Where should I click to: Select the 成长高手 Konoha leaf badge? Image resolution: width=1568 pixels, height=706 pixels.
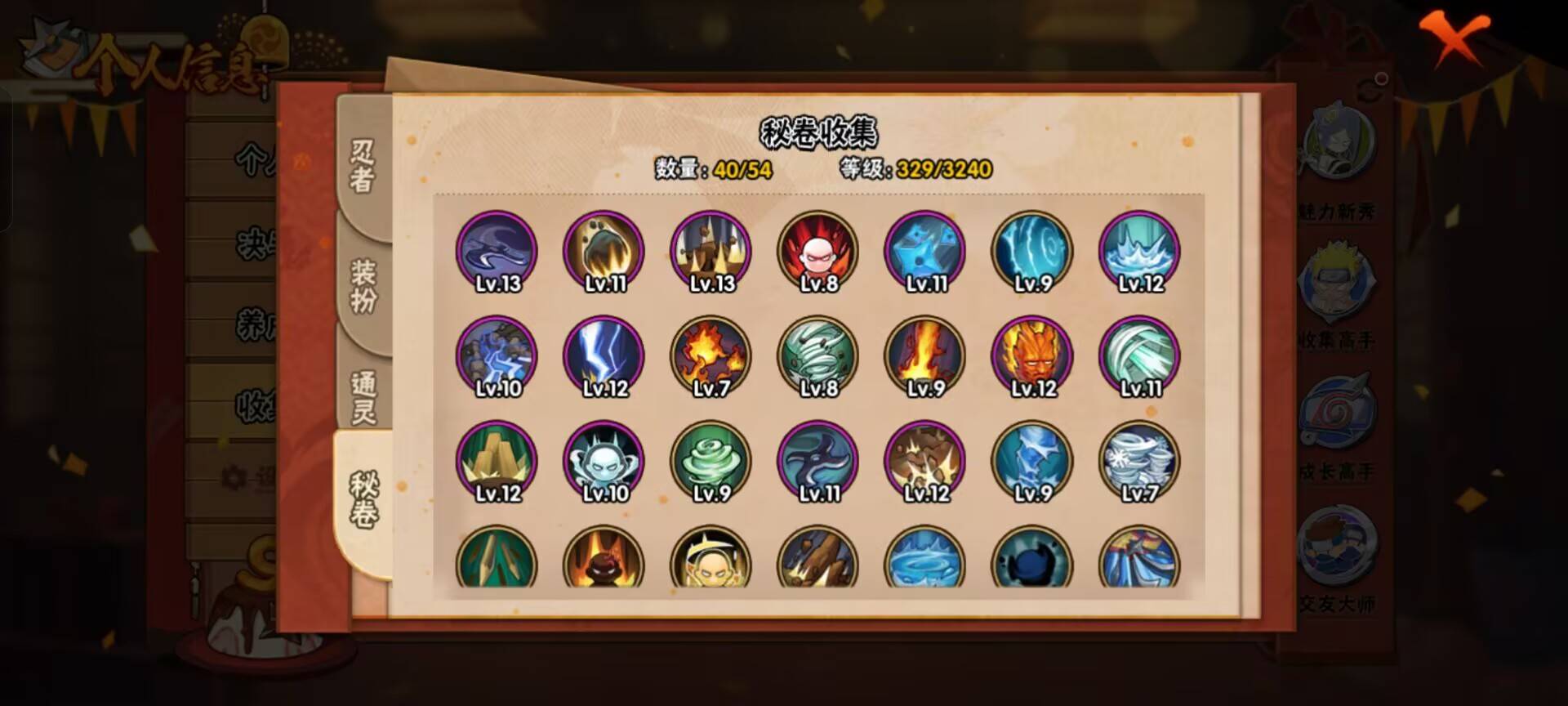click(x=1343, y=413)
